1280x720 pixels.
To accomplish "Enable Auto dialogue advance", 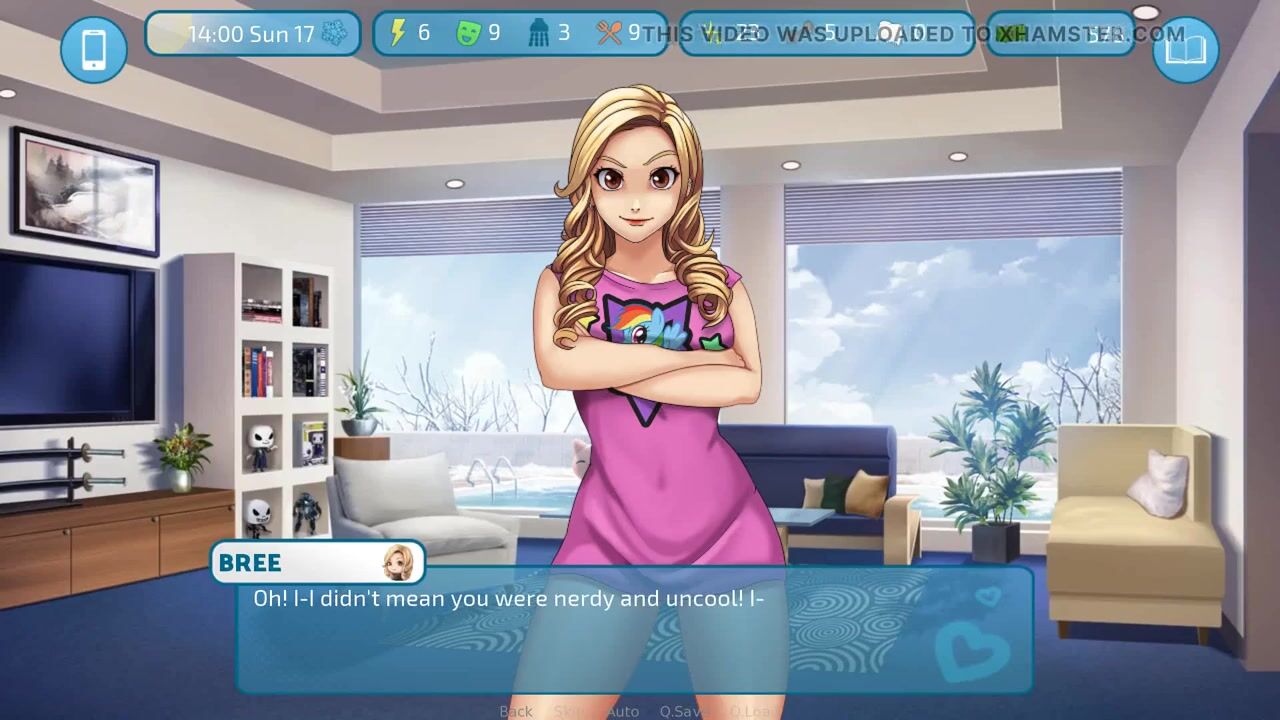I will point(622,711).
